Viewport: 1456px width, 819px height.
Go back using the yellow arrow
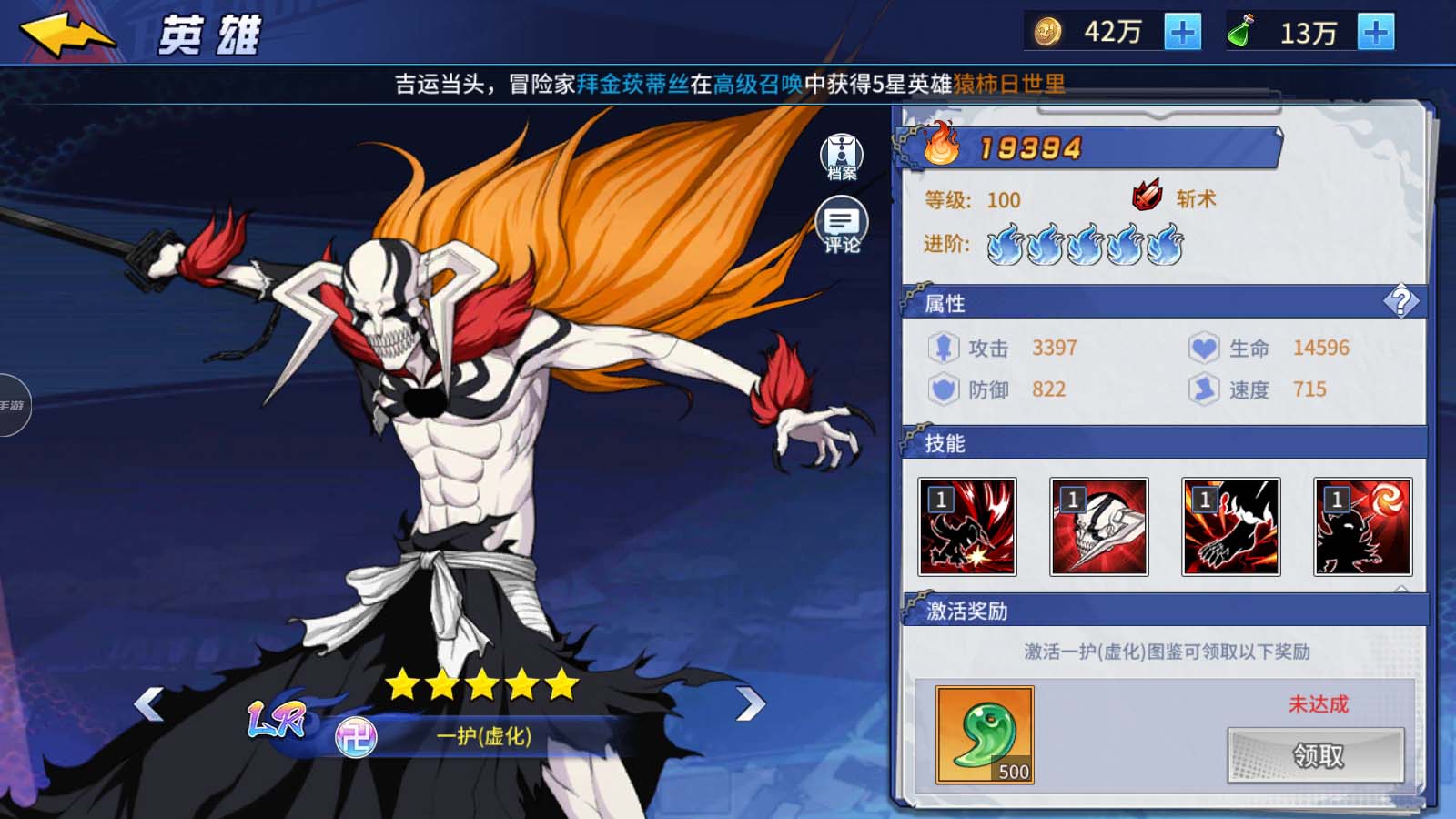pyautogui.click(x=67, y=35)
